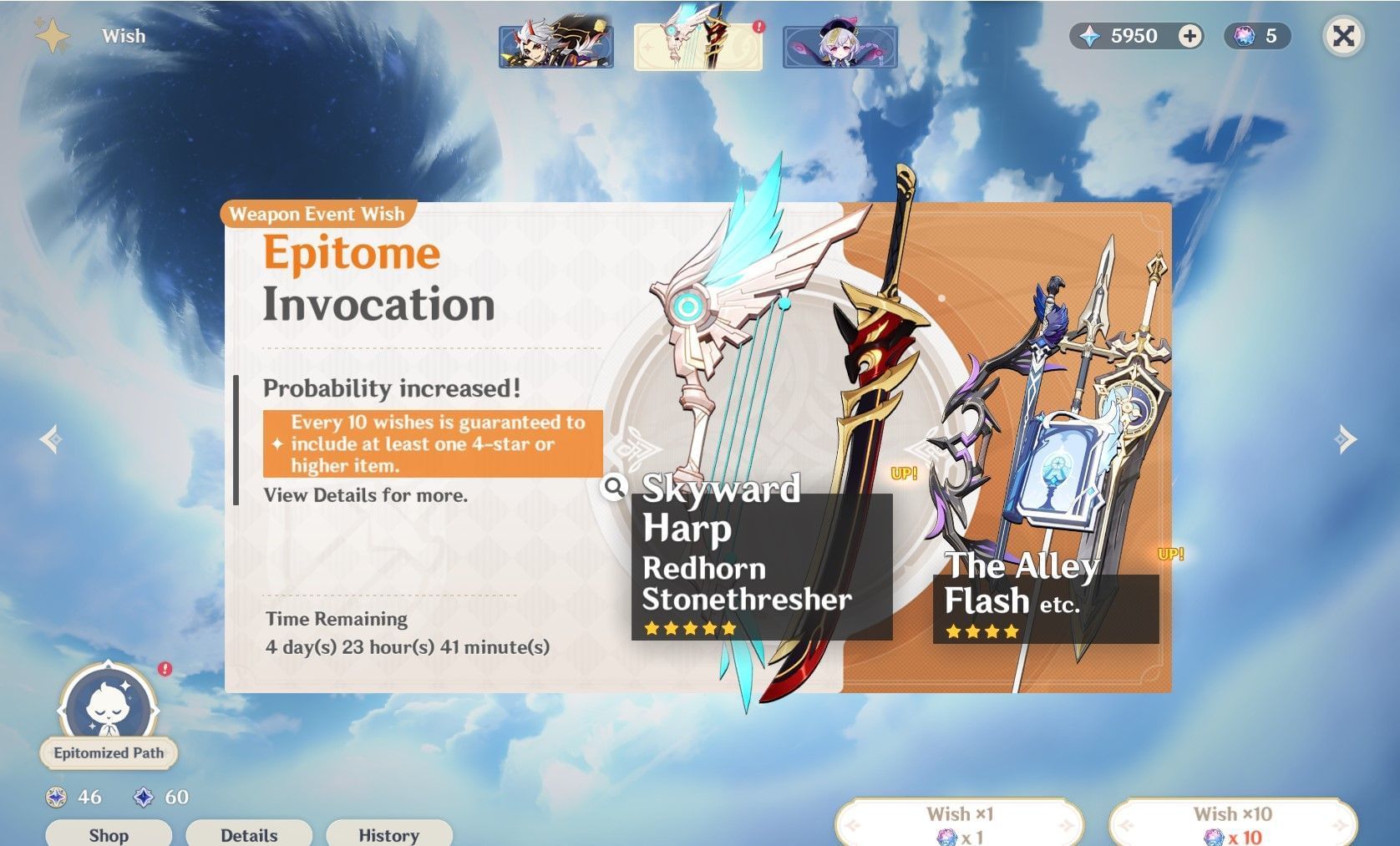Open the Qiqi standard banner tab
This screenshot has width=1400, height=846.
click(x=839, y=46)
